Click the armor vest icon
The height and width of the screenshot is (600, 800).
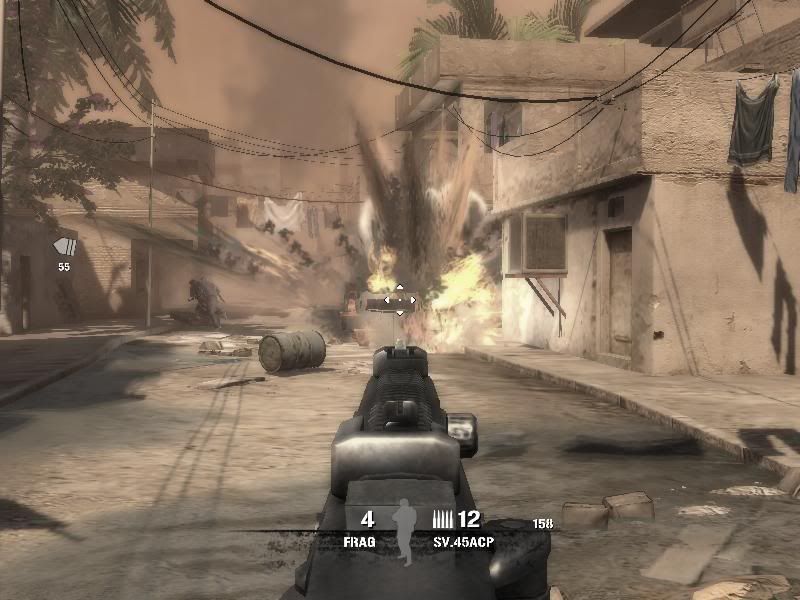(x=65, y=247)
